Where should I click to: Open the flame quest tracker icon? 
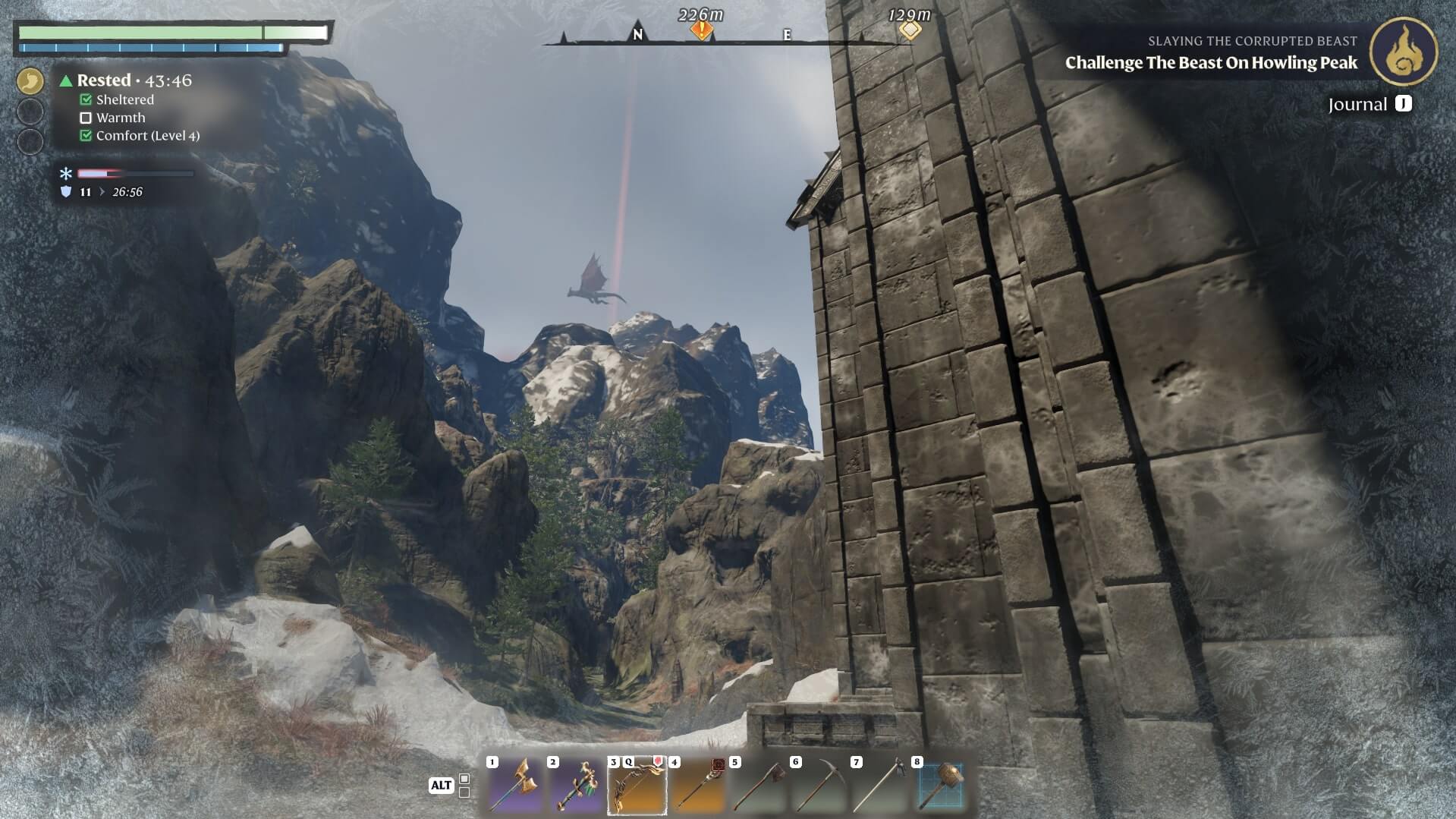1403,52
